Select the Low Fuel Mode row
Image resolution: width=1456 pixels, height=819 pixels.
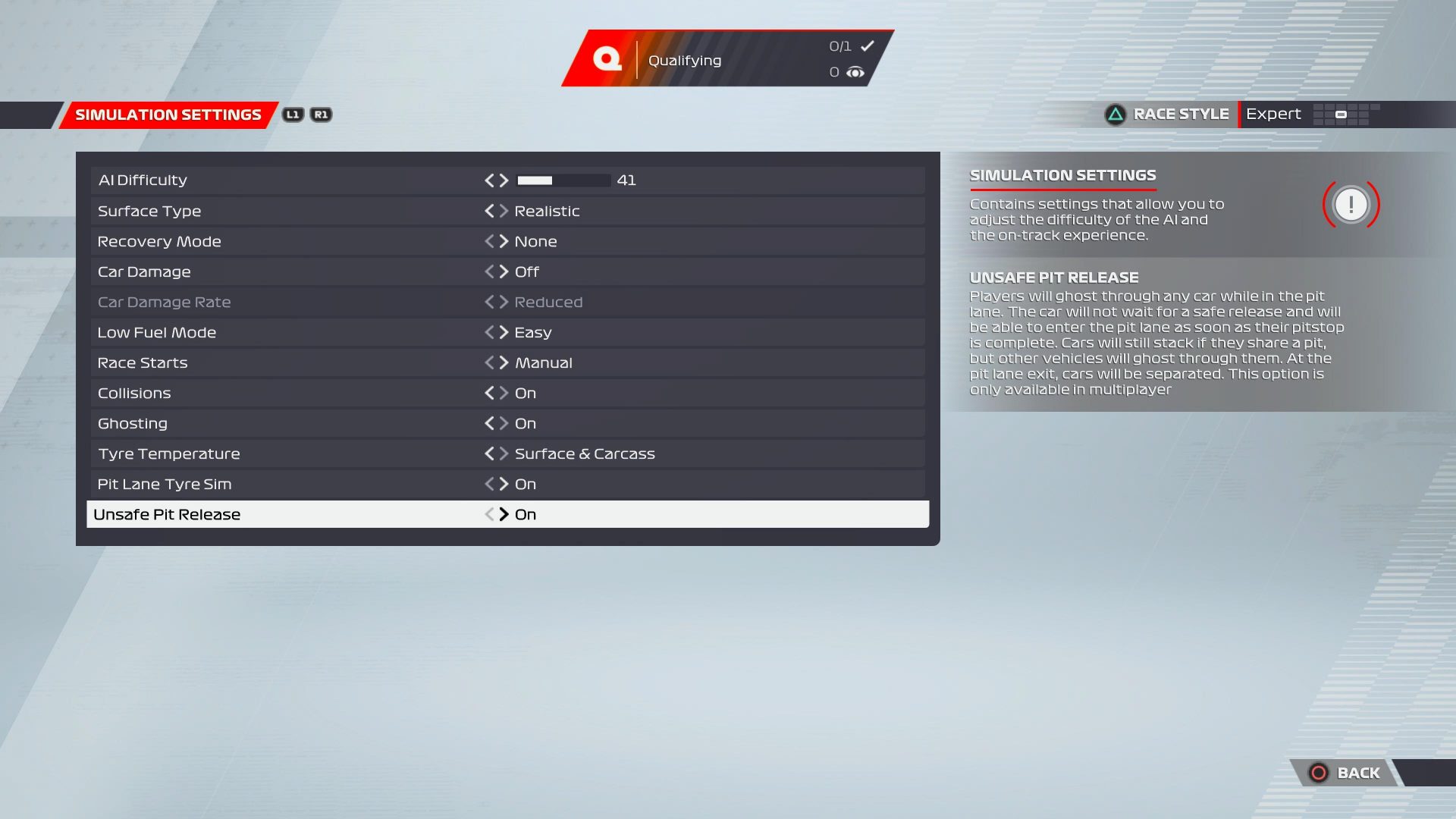303,332
